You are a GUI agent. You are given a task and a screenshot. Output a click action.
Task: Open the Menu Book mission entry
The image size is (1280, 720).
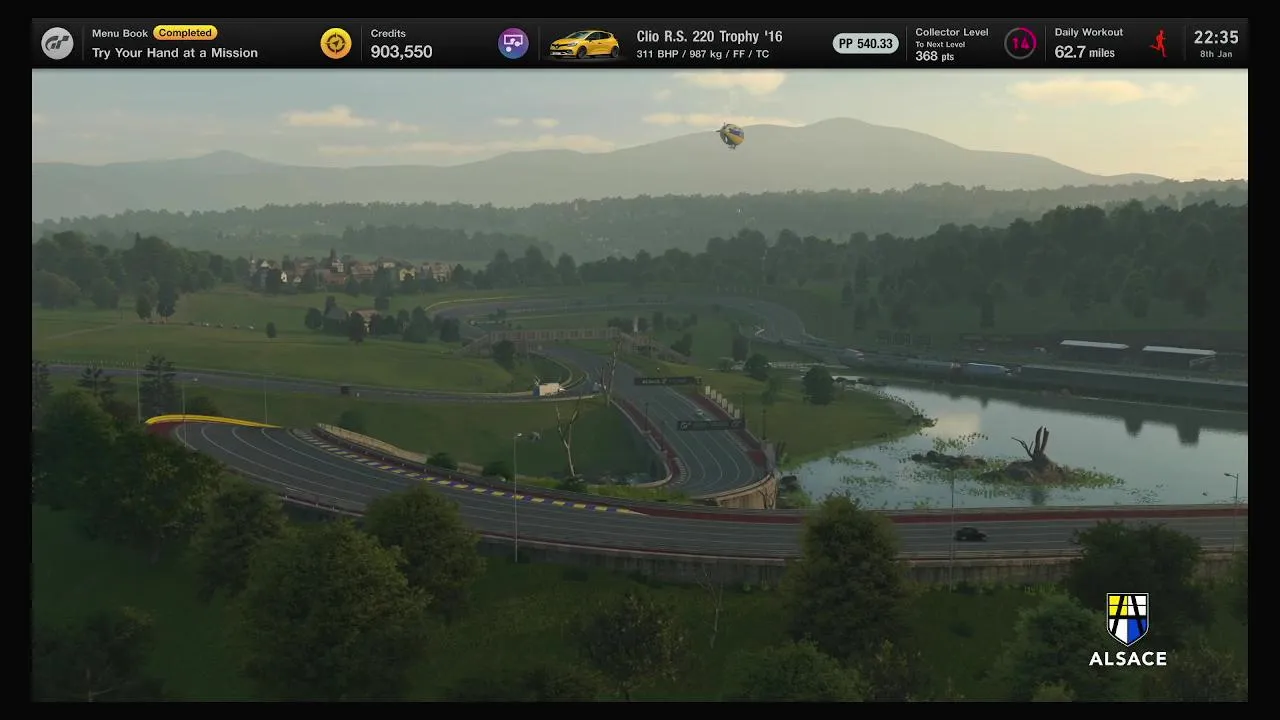pos(175,43)
